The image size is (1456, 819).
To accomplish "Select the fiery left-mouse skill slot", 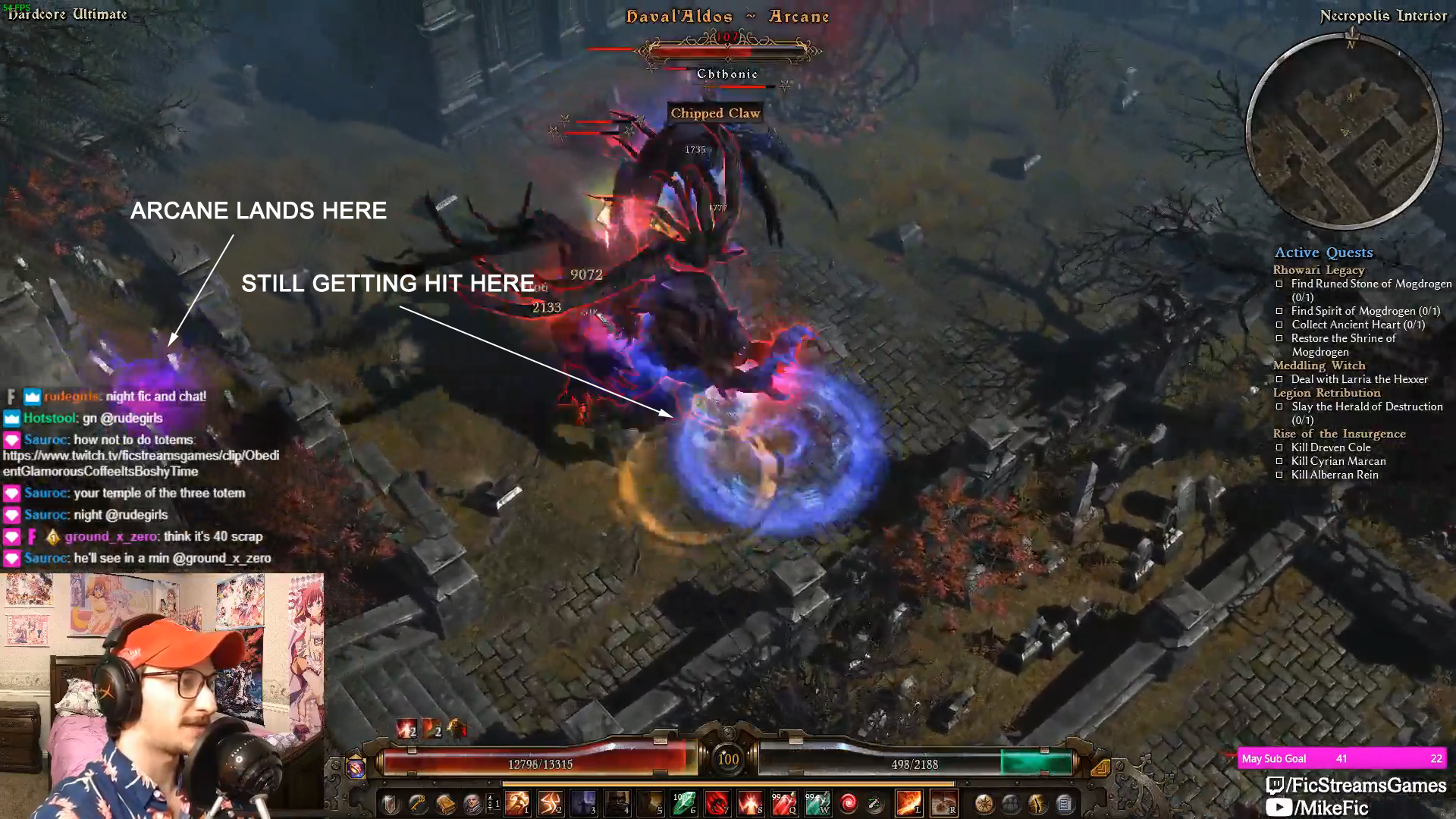I will [908, 803].
